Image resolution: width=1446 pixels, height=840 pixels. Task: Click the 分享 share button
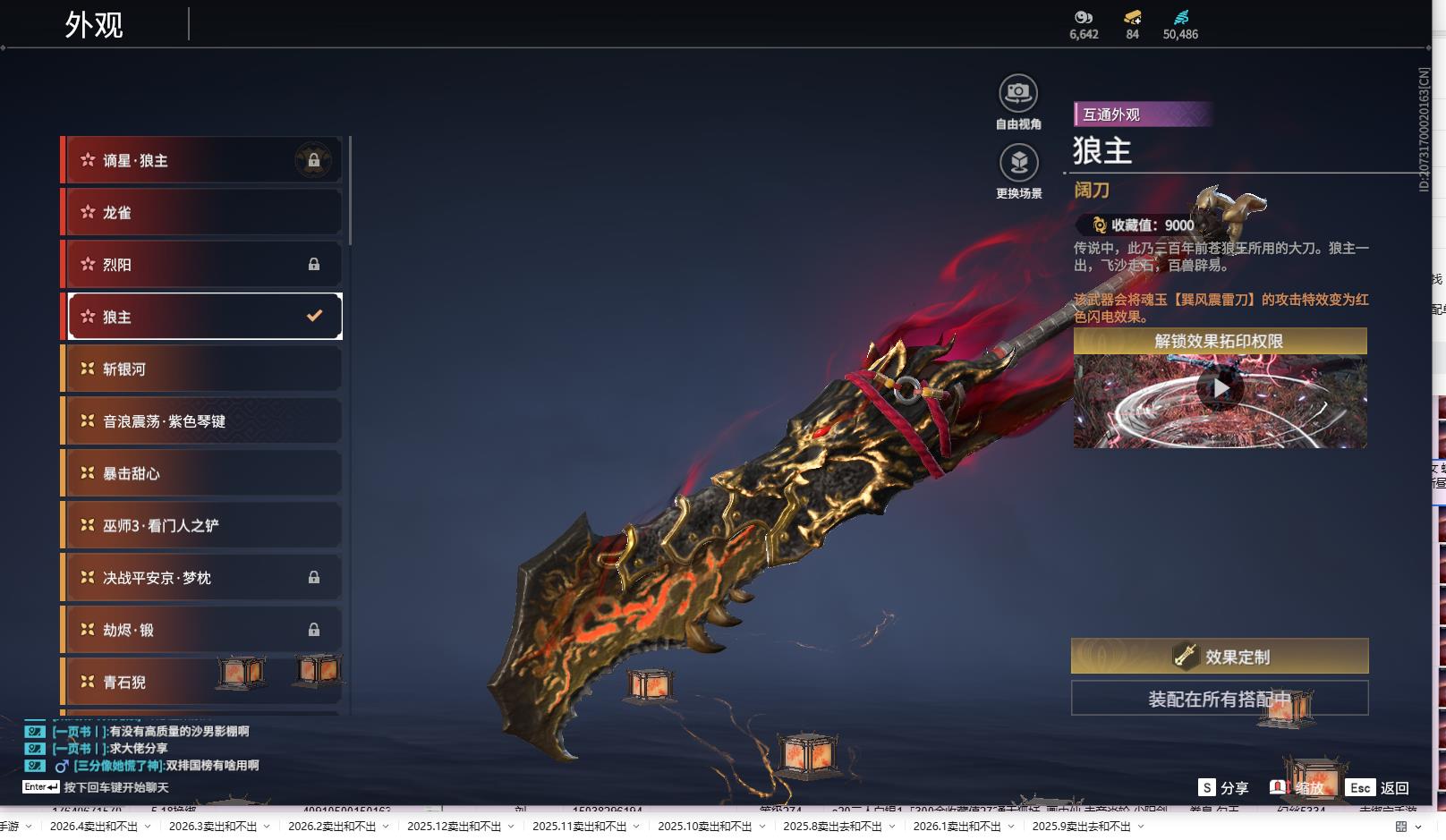click(1223, 787)
